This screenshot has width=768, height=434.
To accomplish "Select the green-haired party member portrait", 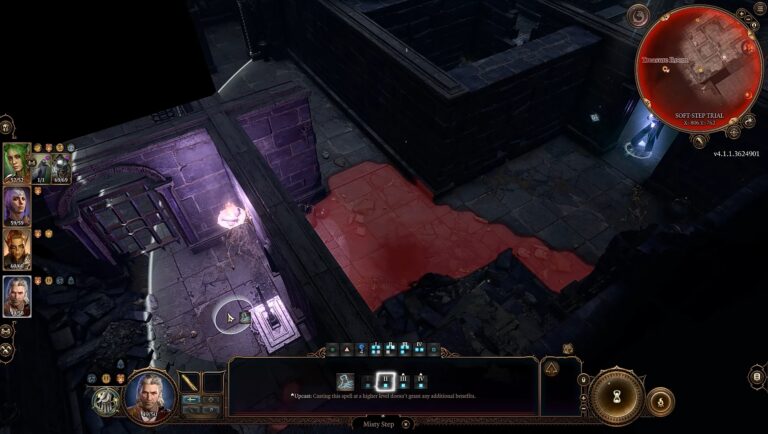I will pos(16,160).
